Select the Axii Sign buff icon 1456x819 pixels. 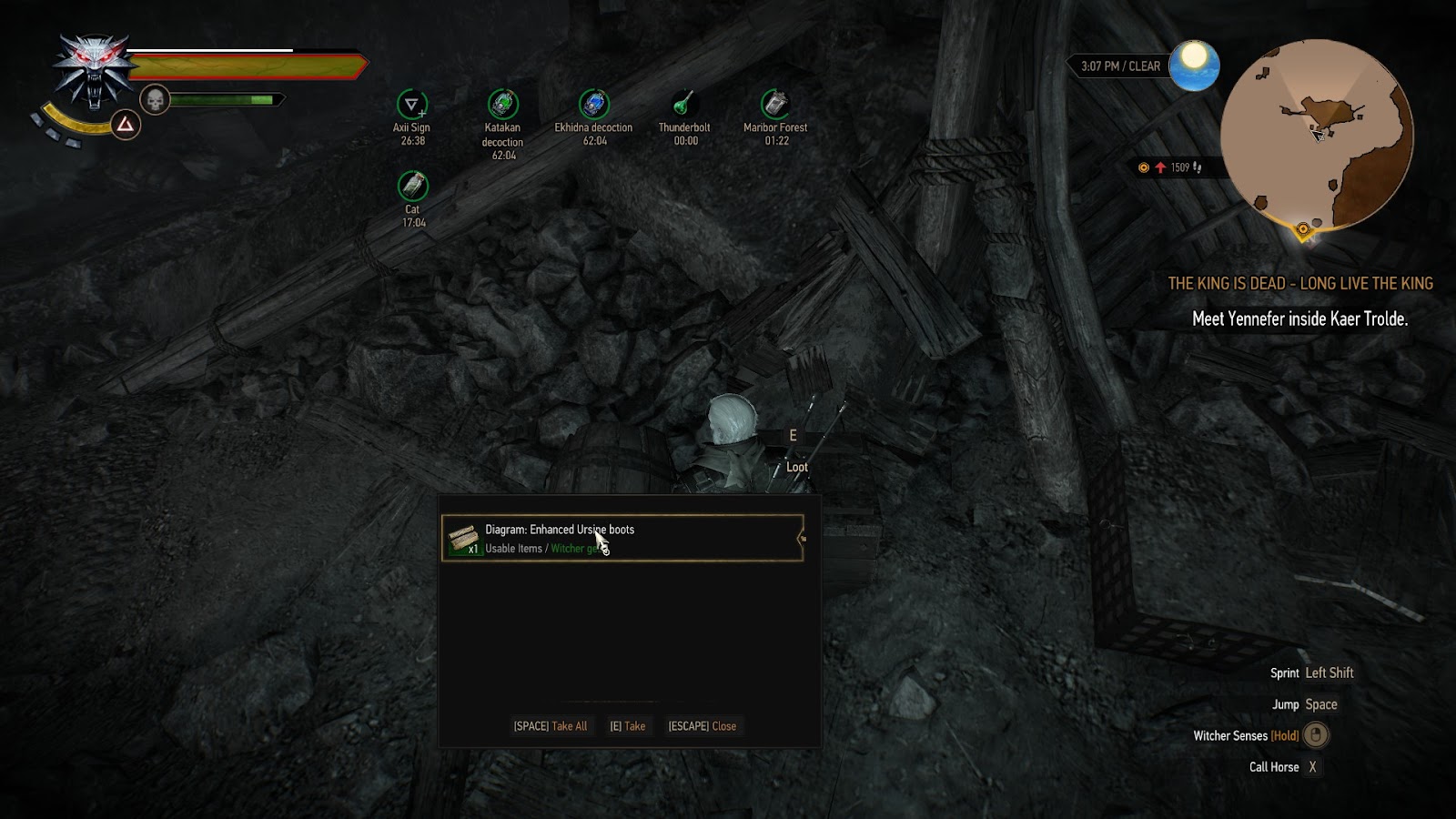[411, 104]
